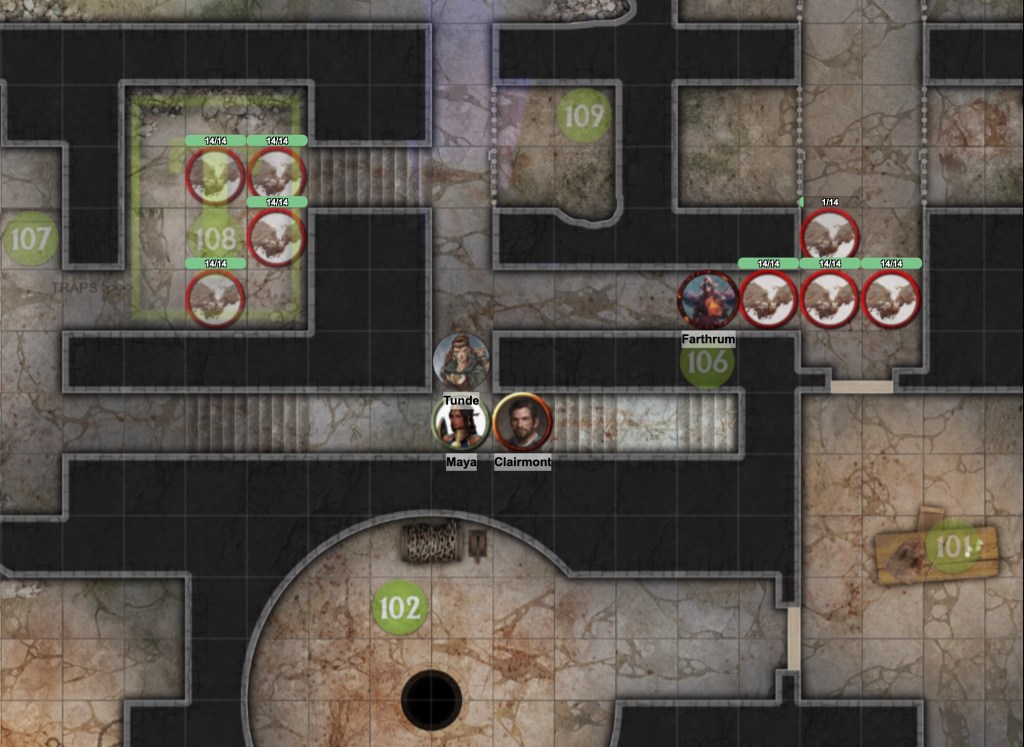1024x747 pixels.
Task: Select the Maya character token
Action: click(461, 422)
